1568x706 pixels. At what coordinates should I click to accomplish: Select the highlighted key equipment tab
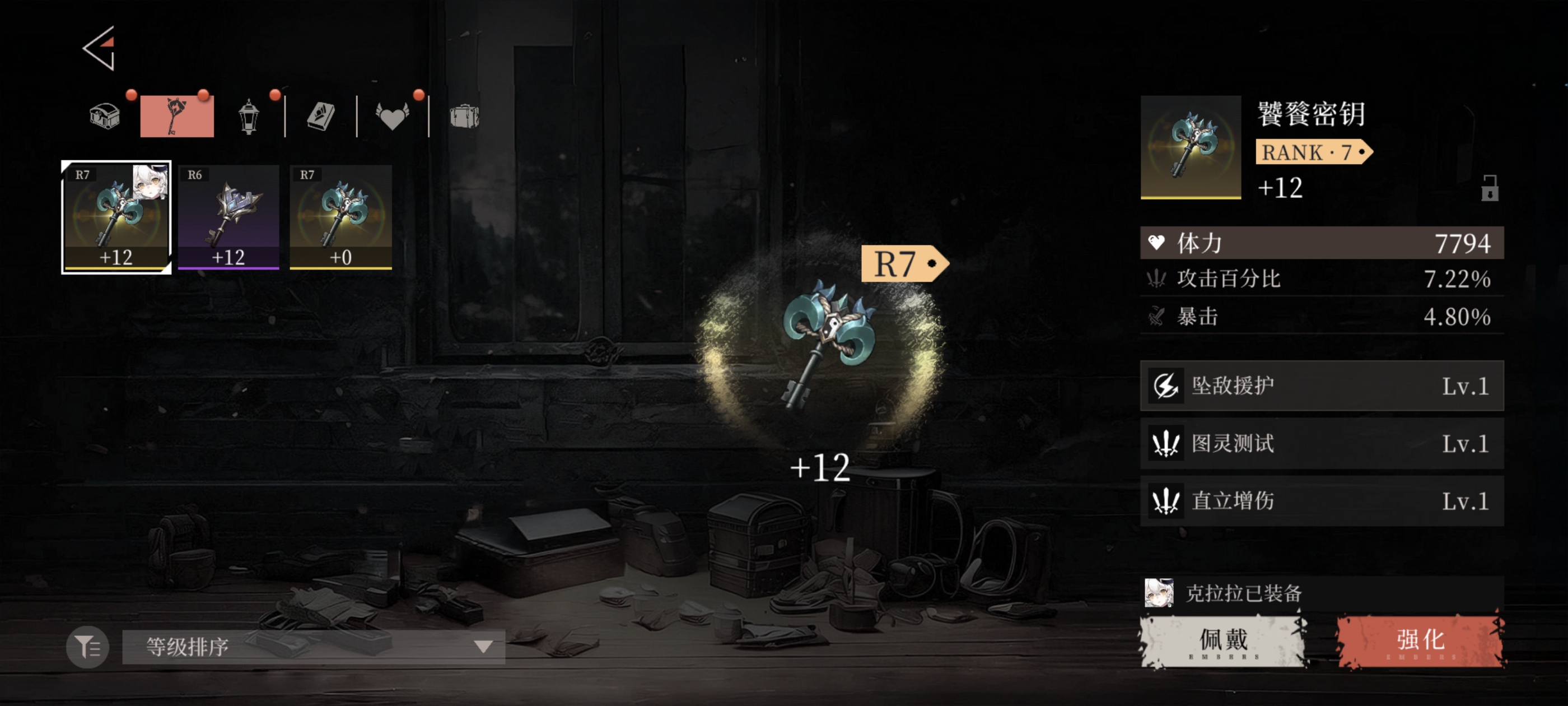(x=176, y=116)
